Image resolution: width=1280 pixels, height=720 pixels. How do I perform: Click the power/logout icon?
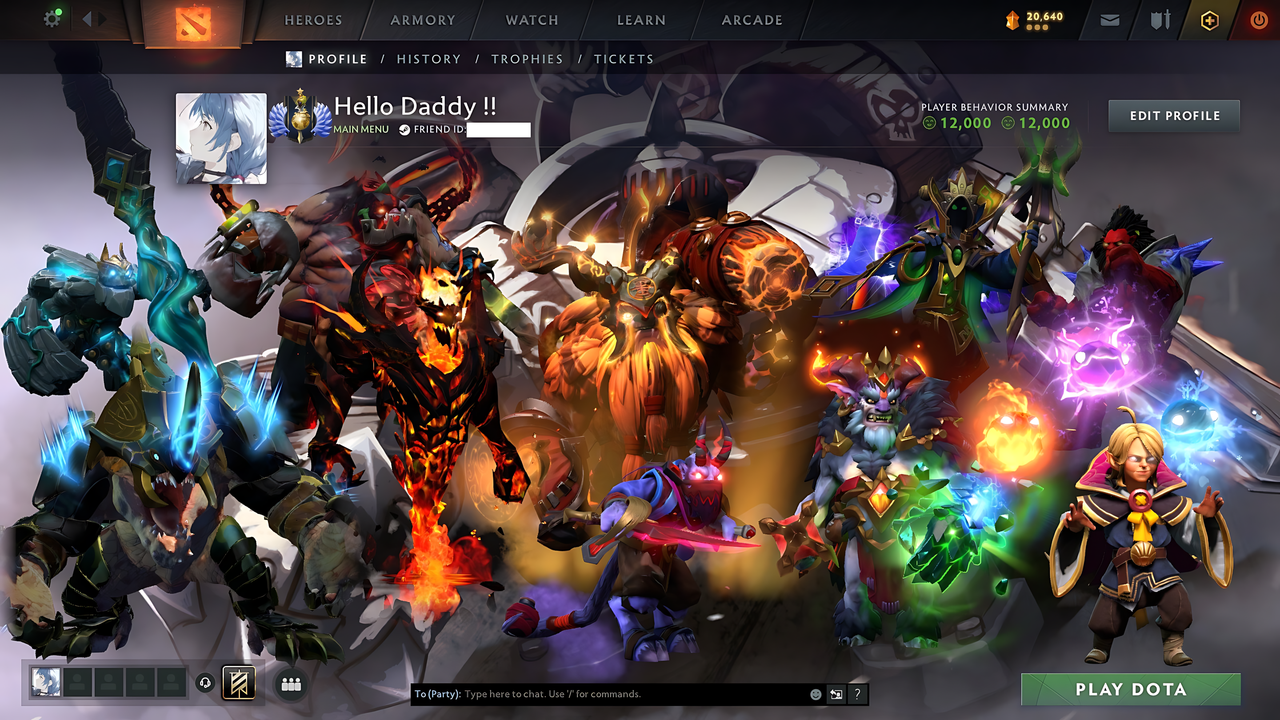point(1258,19)
